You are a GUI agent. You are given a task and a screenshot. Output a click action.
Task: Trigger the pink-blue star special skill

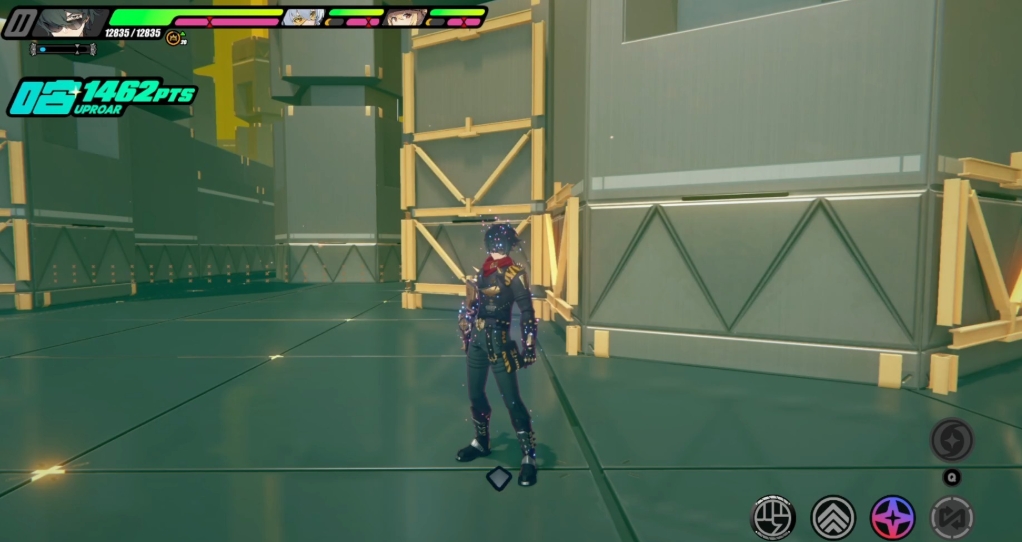tap(892, 517)
